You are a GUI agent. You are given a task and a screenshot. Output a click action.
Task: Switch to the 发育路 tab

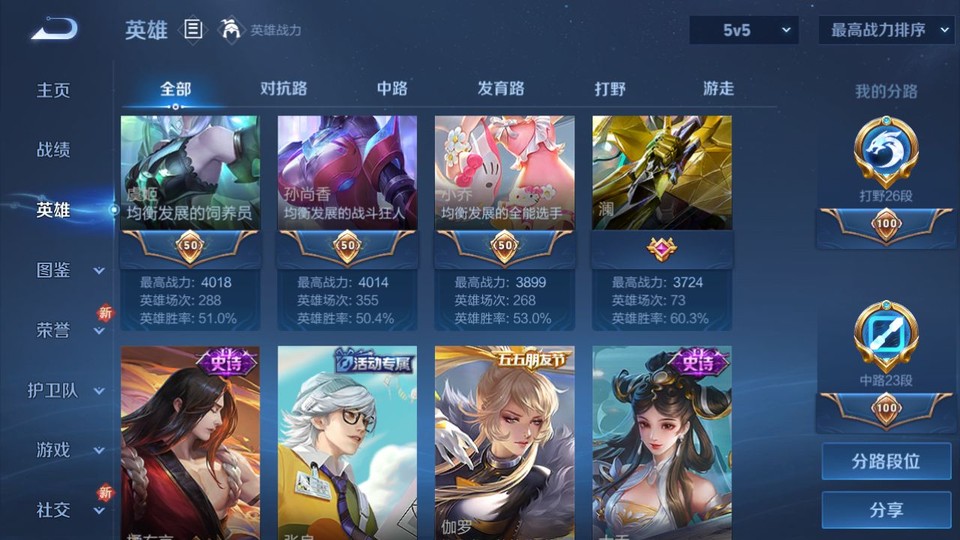[500, 88]
